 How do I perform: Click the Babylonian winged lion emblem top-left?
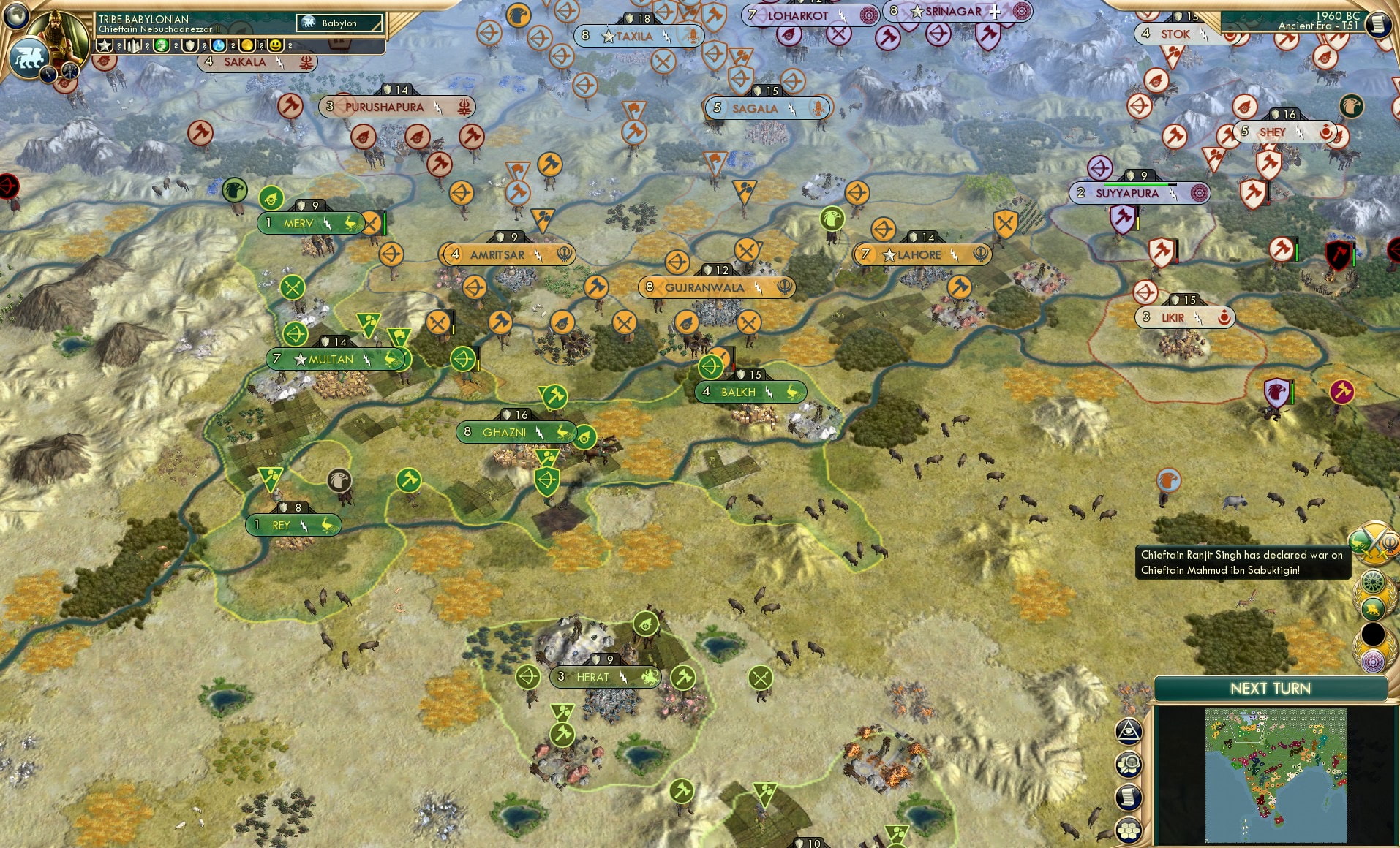click(x=29, y=57)
